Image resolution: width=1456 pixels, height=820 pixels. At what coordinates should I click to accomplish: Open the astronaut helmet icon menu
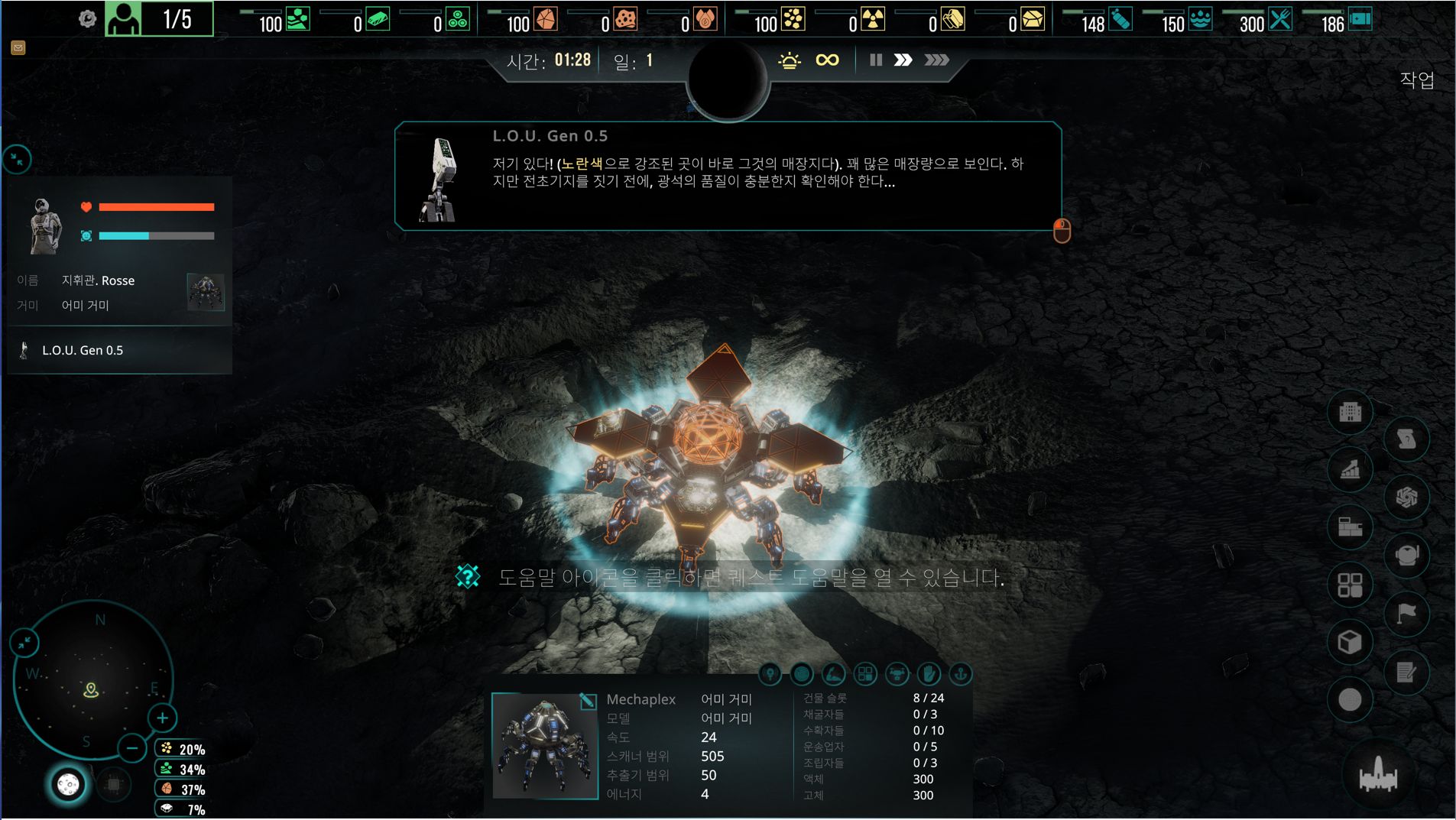[1406, 556]
